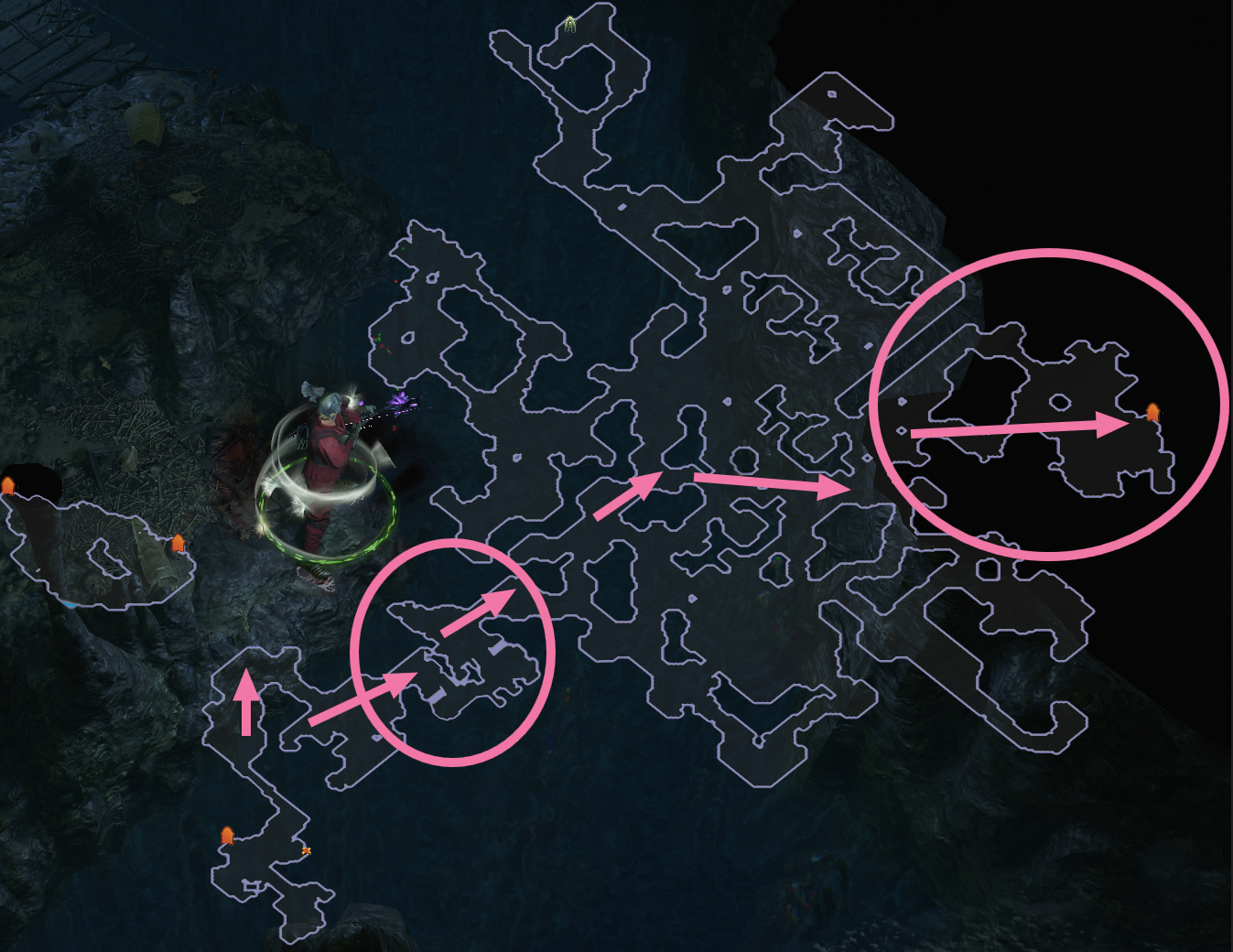Select the orange door marker inside the large pink circle

coord(1153,413)
